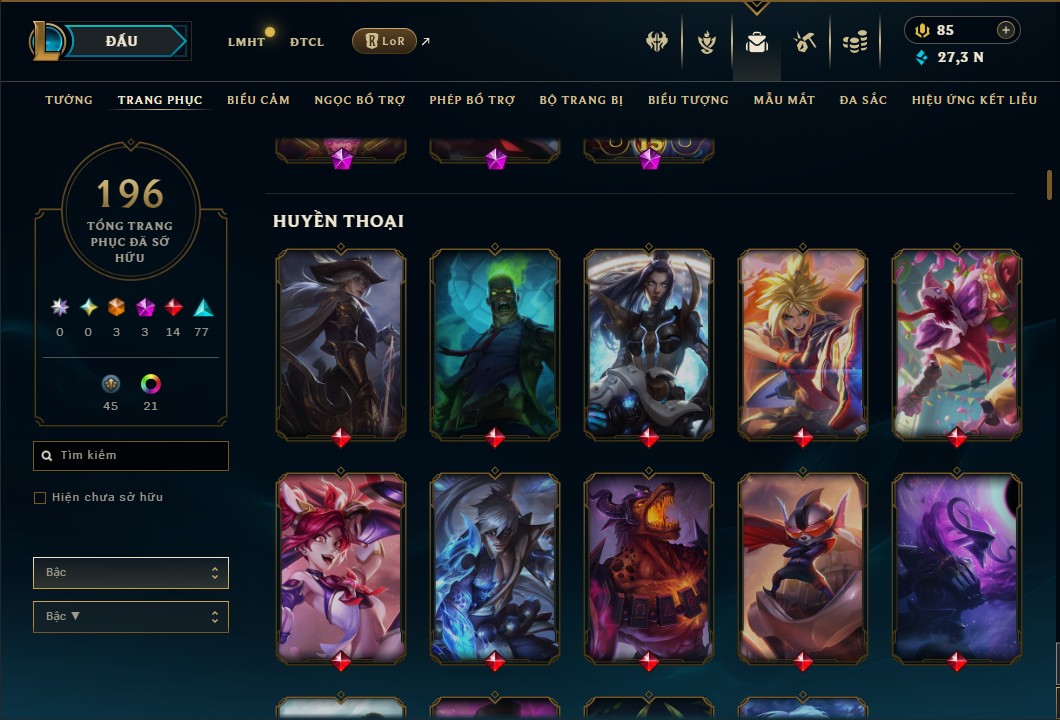Open the coin stack store icon
The width and height of the screenshot is (1060, 720).
tap(854, 42)
